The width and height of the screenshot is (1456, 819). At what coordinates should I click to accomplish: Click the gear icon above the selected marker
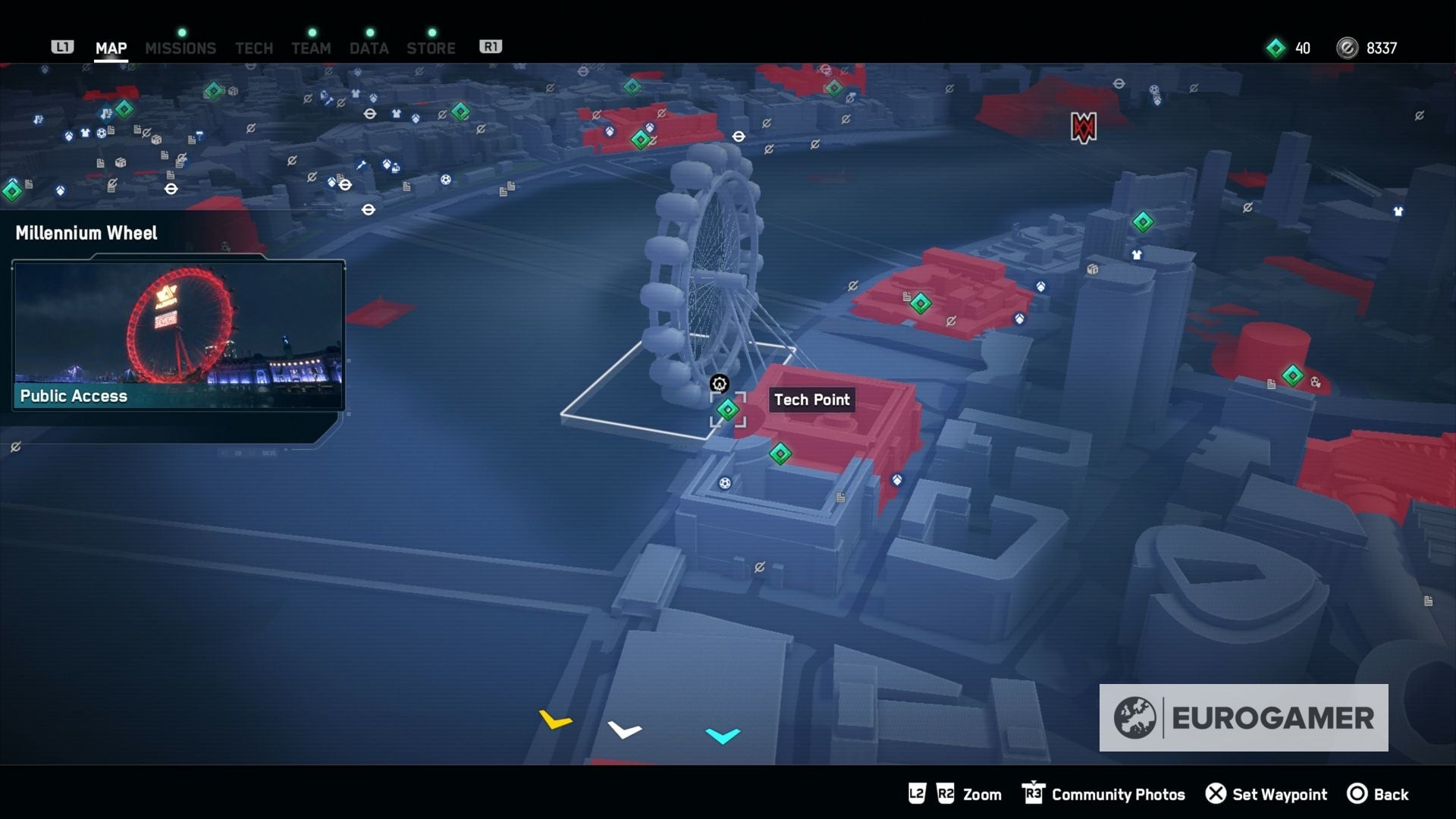(720, 384)
